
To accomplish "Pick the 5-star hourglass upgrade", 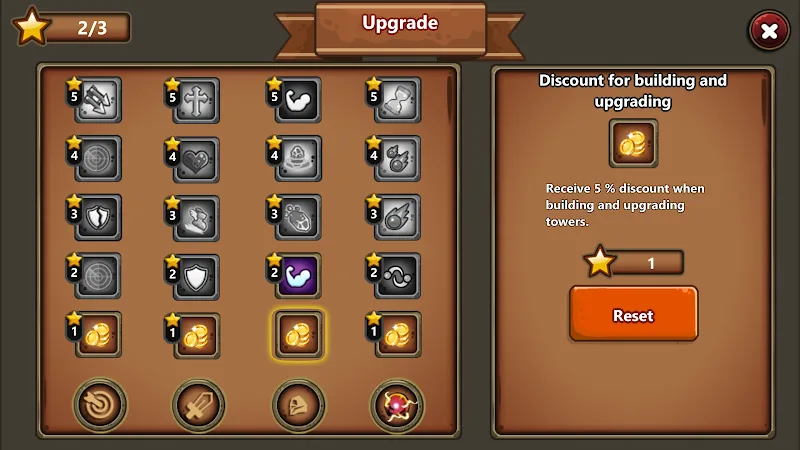I will (397, 100).
